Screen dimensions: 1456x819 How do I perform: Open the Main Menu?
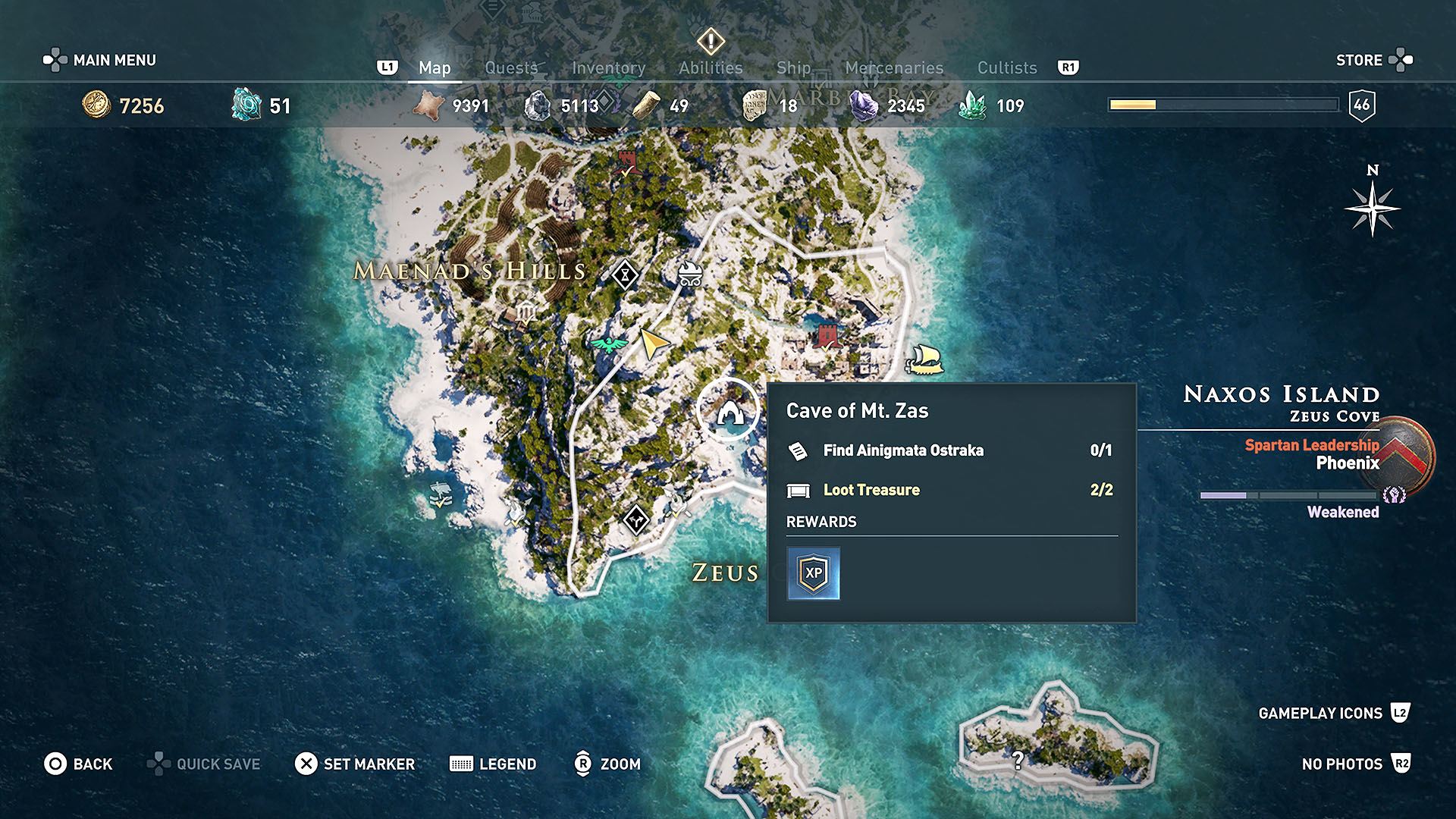(x=99, y=60)
